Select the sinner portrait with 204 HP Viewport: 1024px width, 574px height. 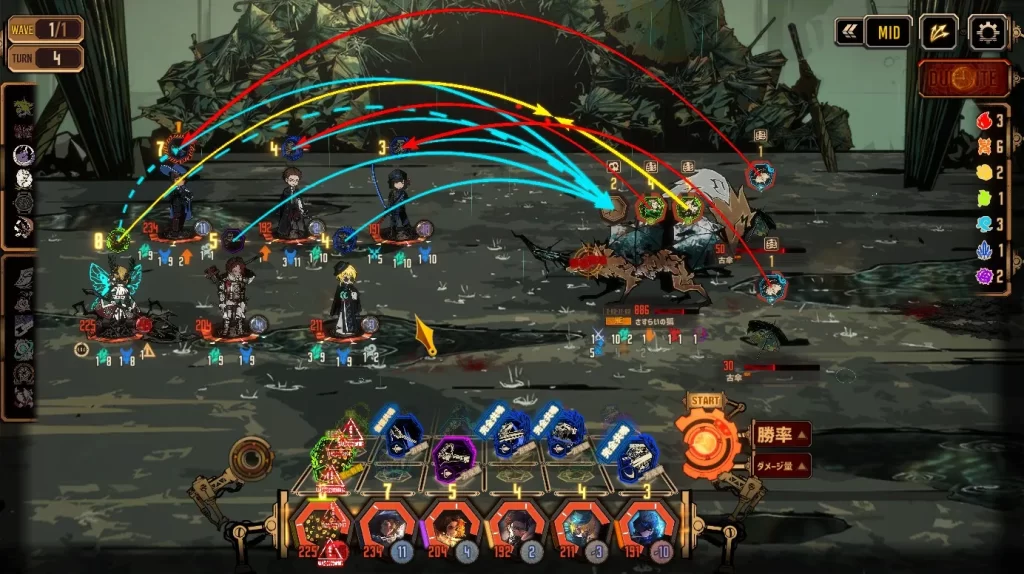click(449, 527)
